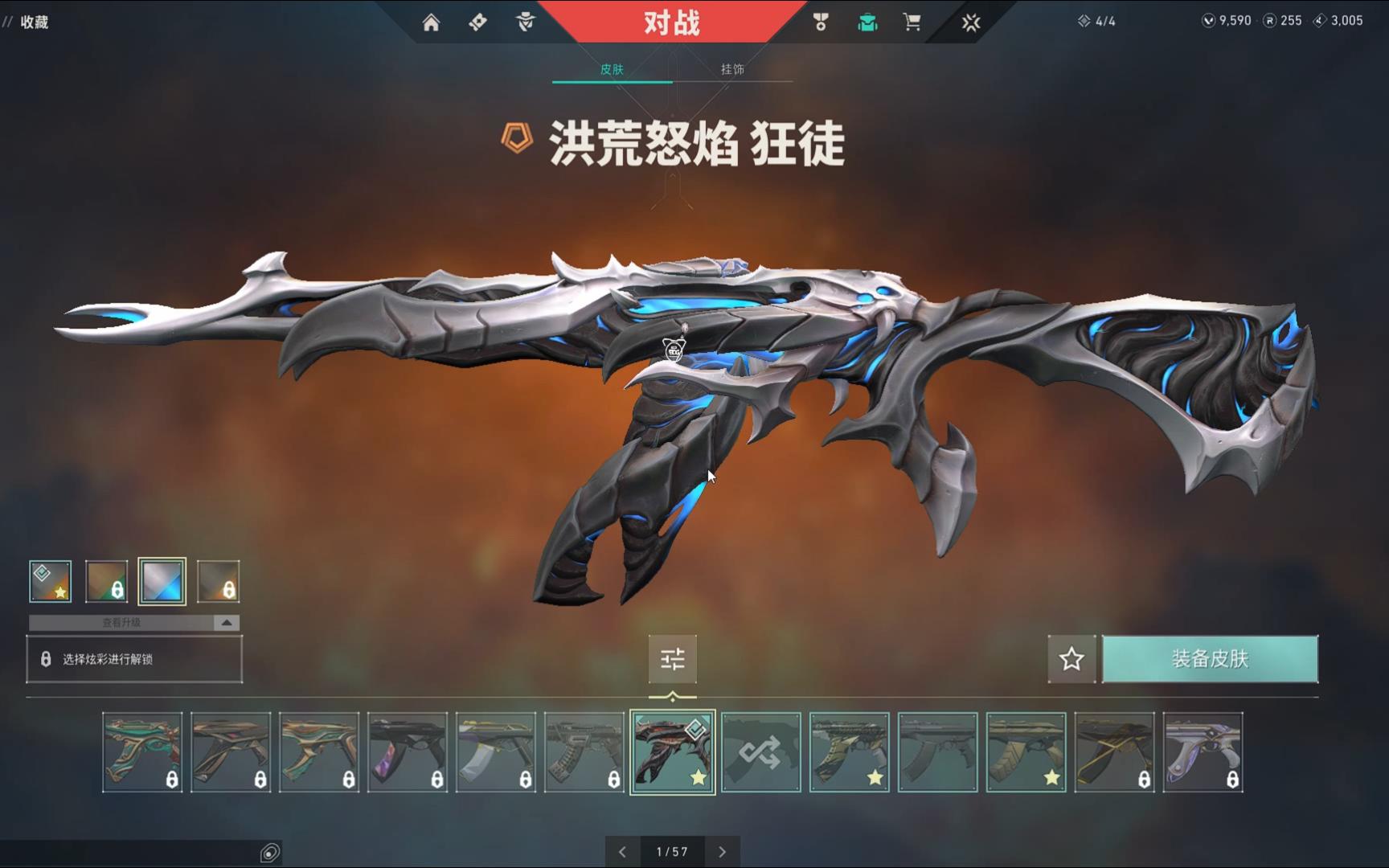The height and width of the screenshot is (868, 1389).
Task: Open the collection backpack icon
Action: [867, 23]
